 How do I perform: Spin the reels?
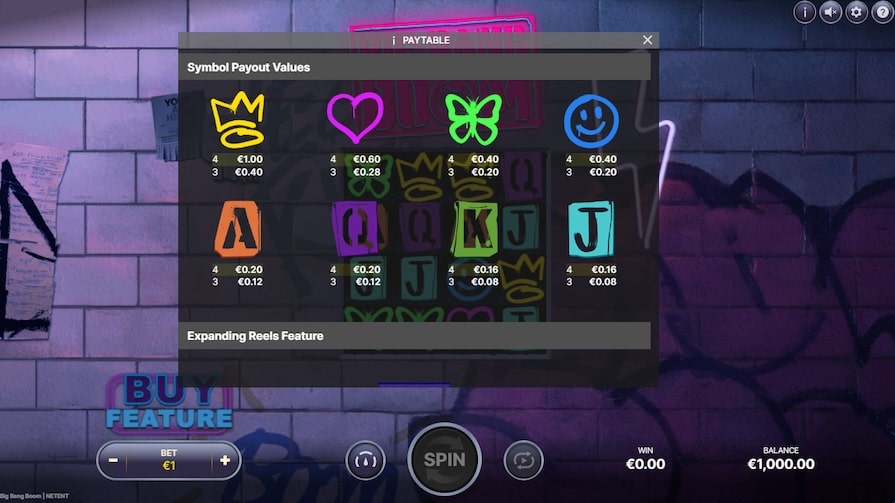pyautogui.click(x=444, y=460)
